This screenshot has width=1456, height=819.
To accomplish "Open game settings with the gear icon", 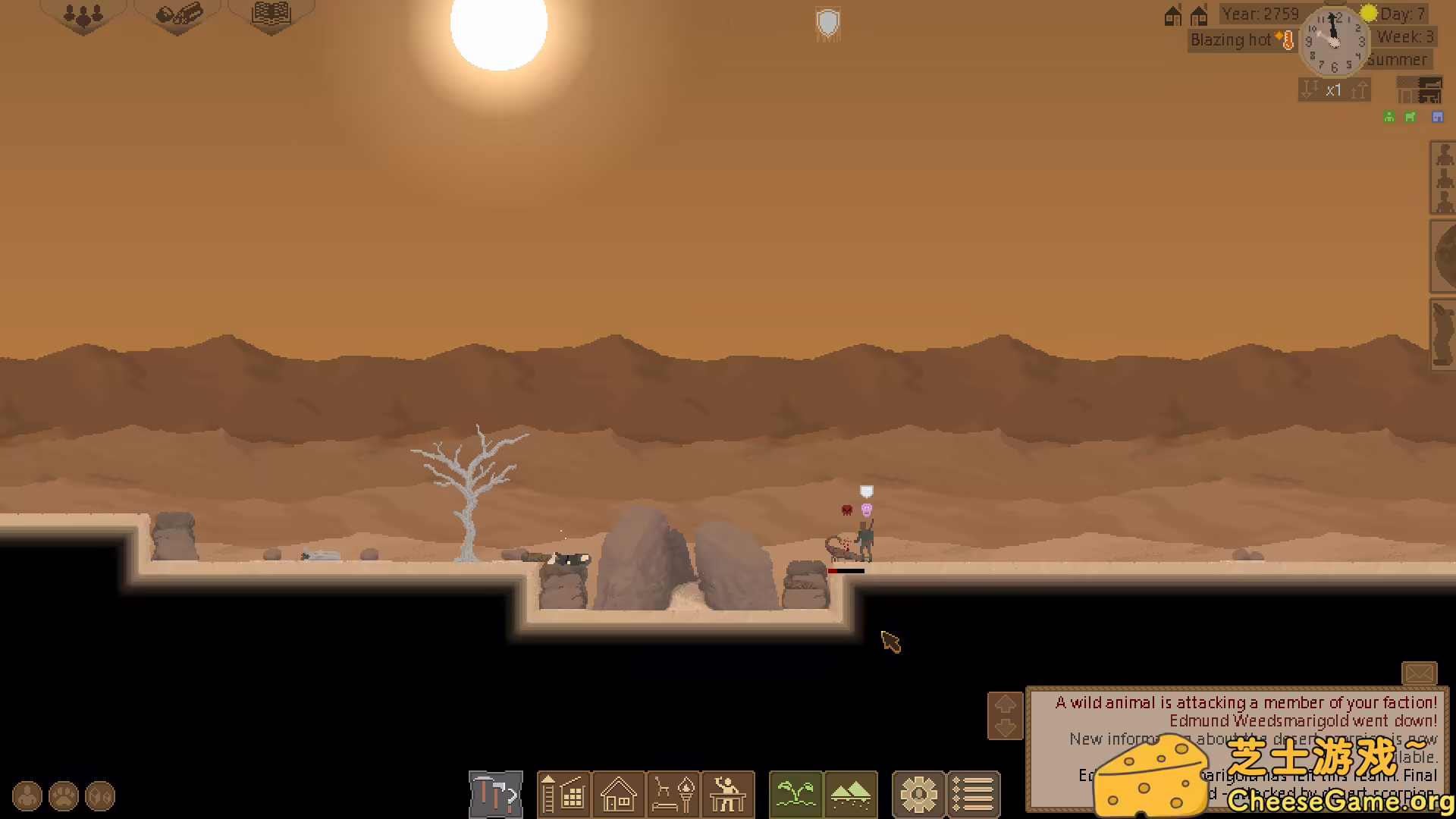I will pyautogui.click(x=919, y=795).
